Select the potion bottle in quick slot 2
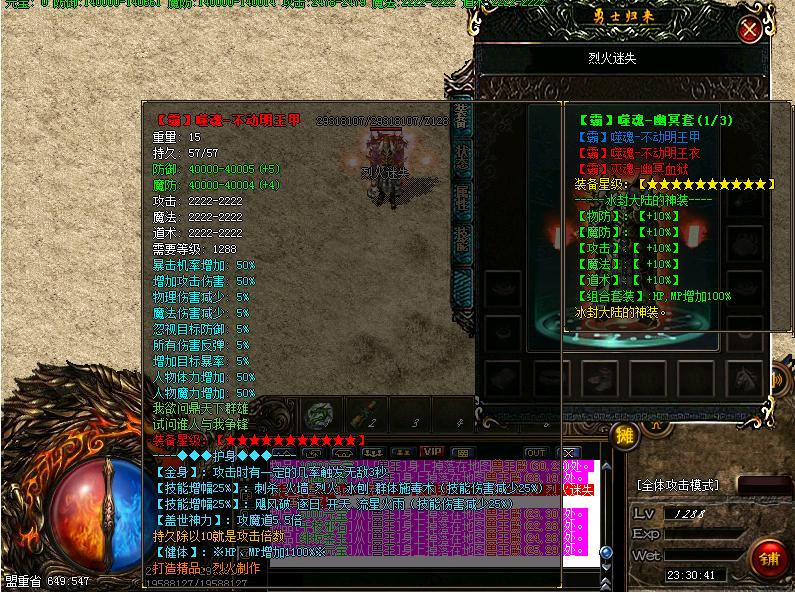The image size is (795, 593). tap(366, 413)
